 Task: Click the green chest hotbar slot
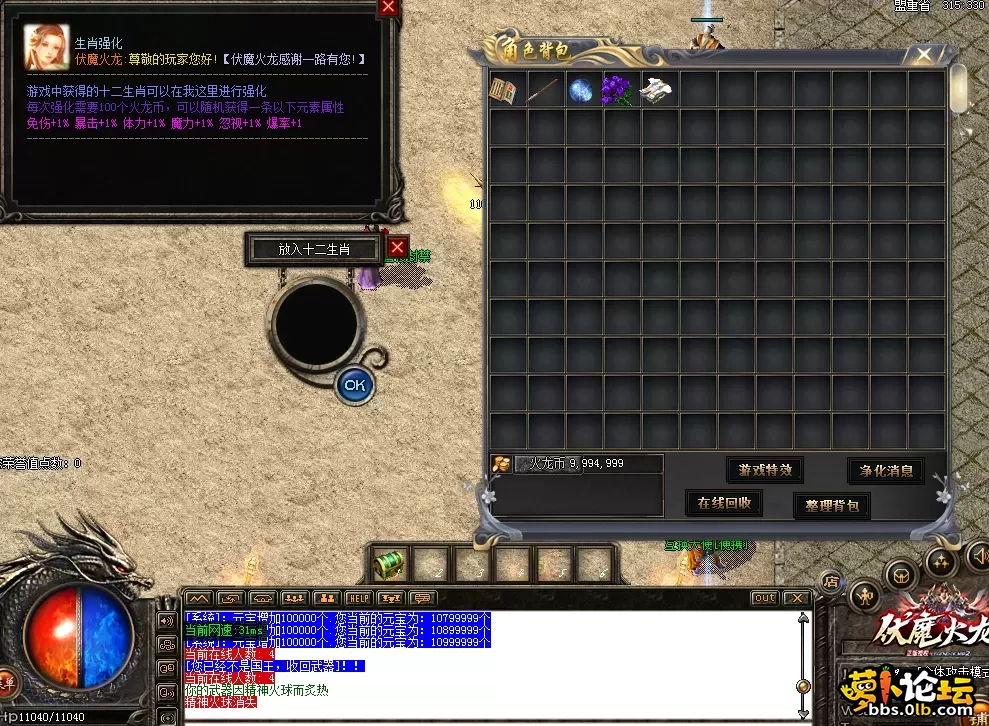(389, 565)
